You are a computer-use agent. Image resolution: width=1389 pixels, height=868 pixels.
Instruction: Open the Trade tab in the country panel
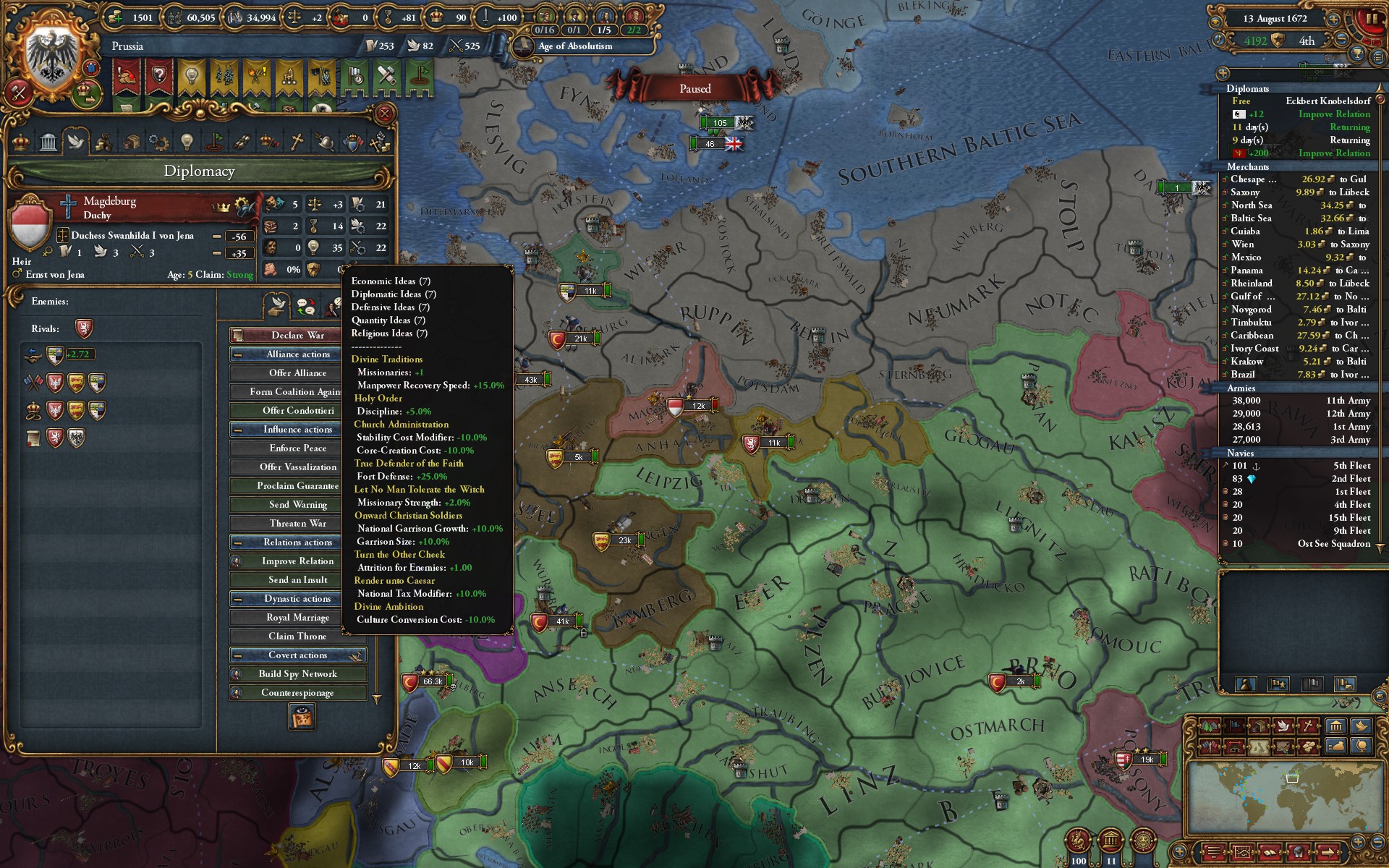click(x=133, y=143)
